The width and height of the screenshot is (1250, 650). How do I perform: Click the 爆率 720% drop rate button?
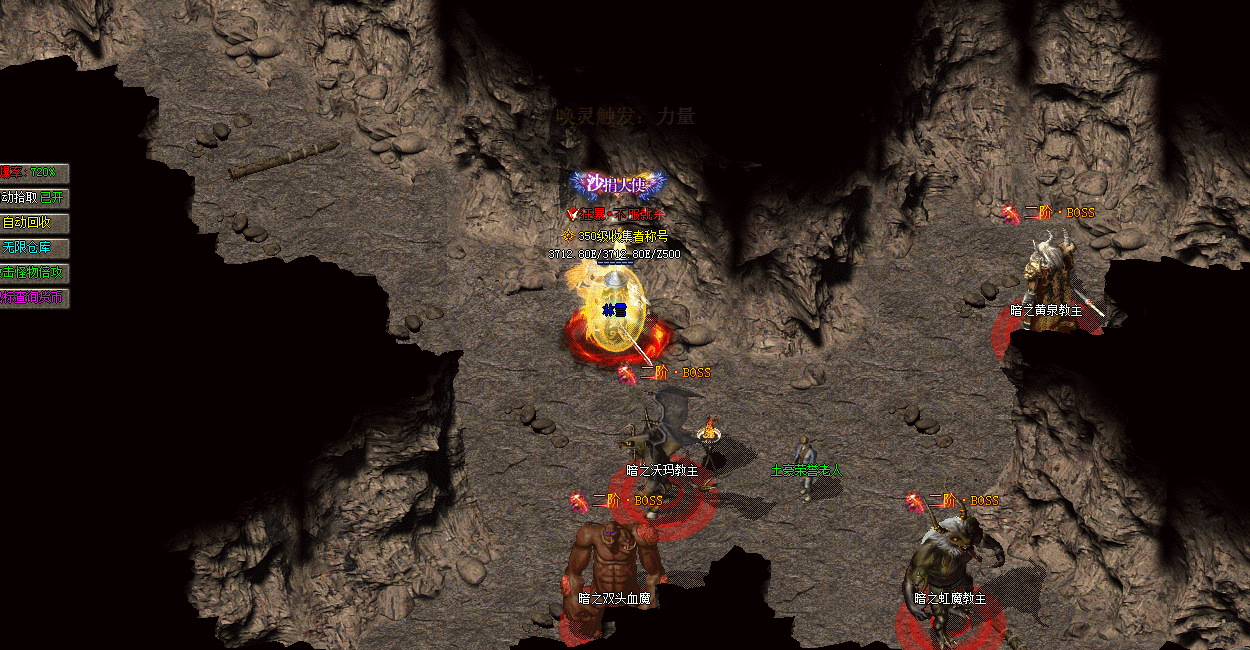coord(34,173)
